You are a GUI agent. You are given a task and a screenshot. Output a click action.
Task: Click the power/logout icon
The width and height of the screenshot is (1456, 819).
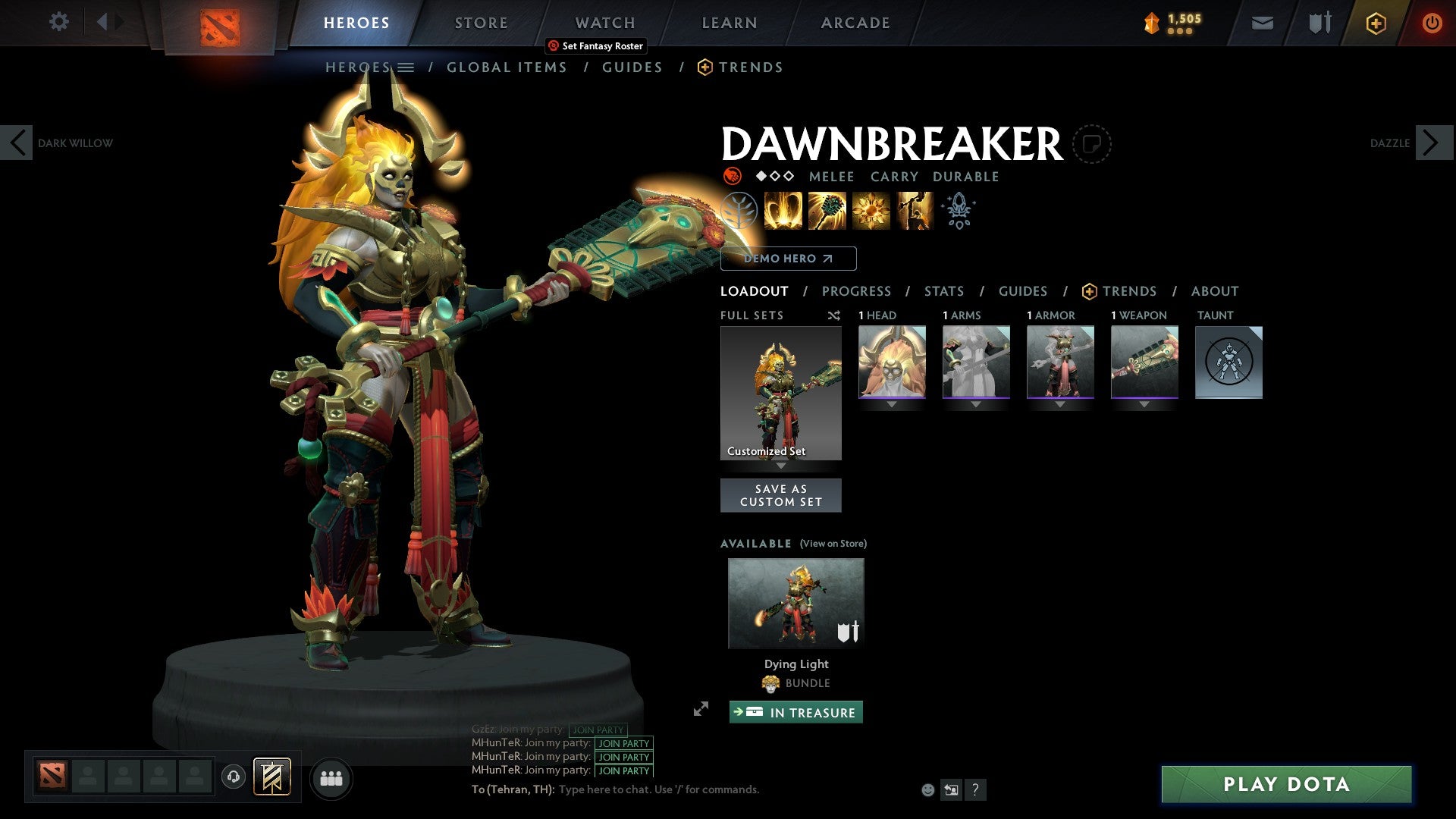(1432, 23)
